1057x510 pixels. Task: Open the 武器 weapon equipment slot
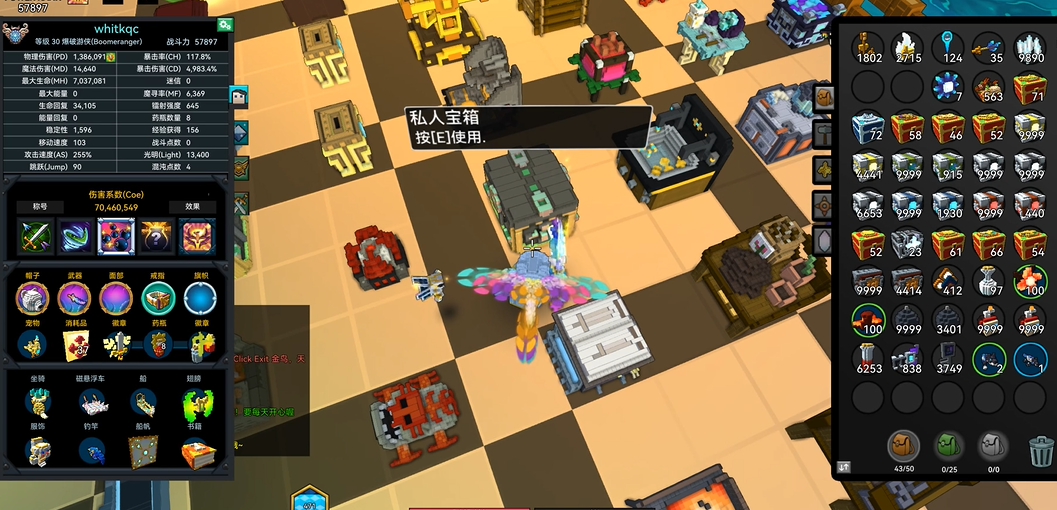[74, 298]
